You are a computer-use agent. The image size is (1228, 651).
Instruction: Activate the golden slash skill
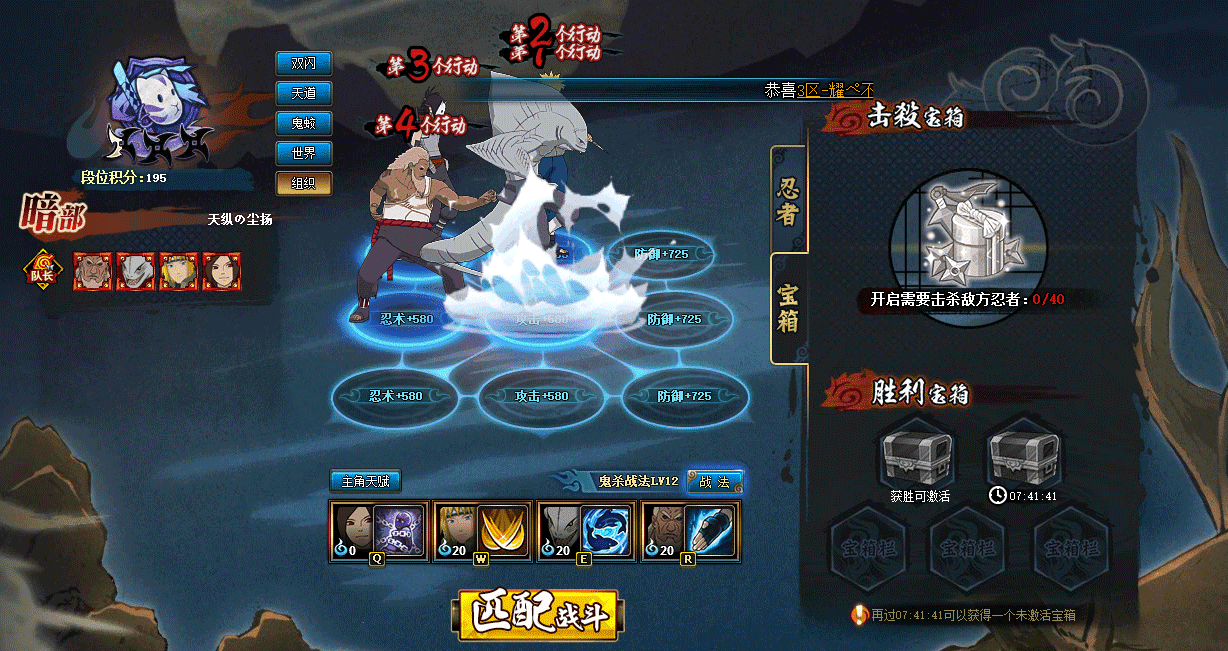[505, 530]
